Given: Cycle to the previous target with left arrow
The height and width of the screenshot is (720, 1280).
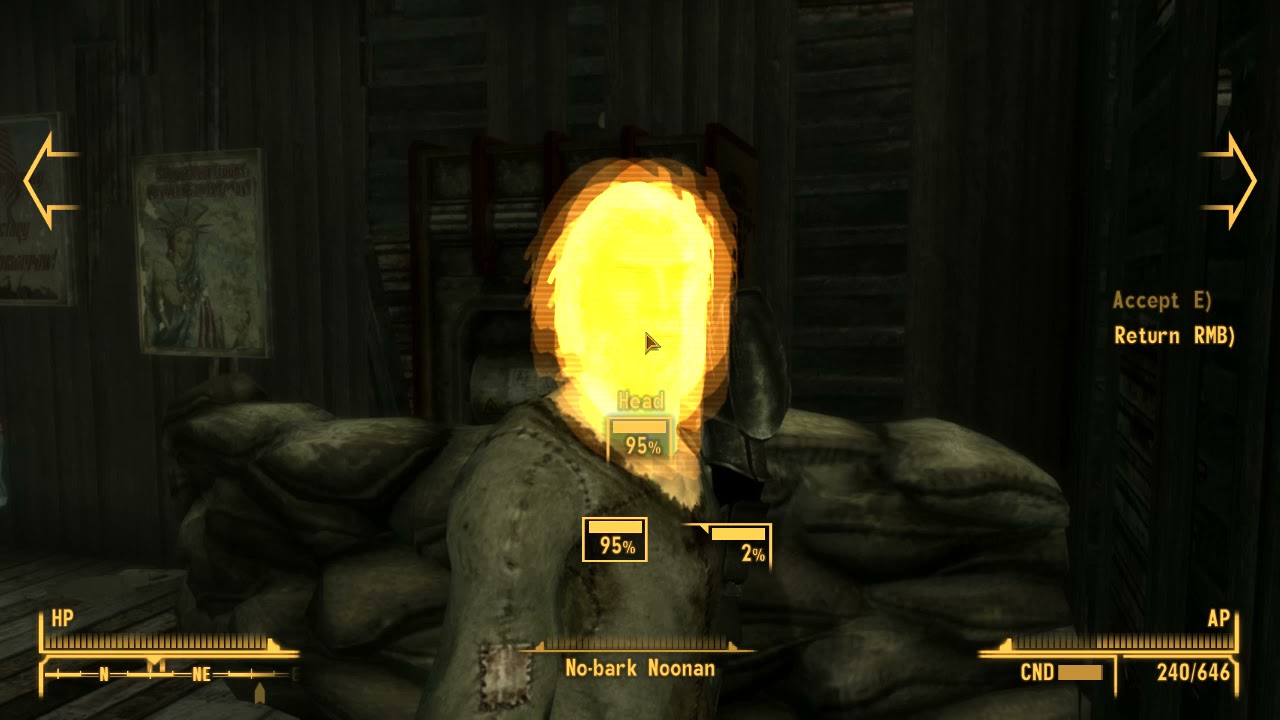Looking at the screenshot, I should (48, 181).
